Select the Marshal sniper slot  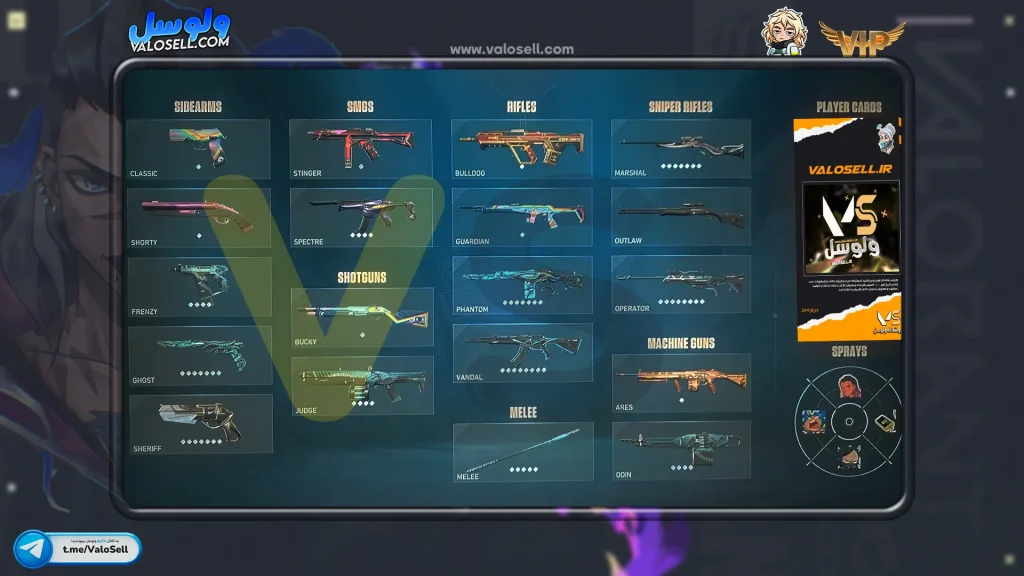pyautogui.click(x=680, y=149)
